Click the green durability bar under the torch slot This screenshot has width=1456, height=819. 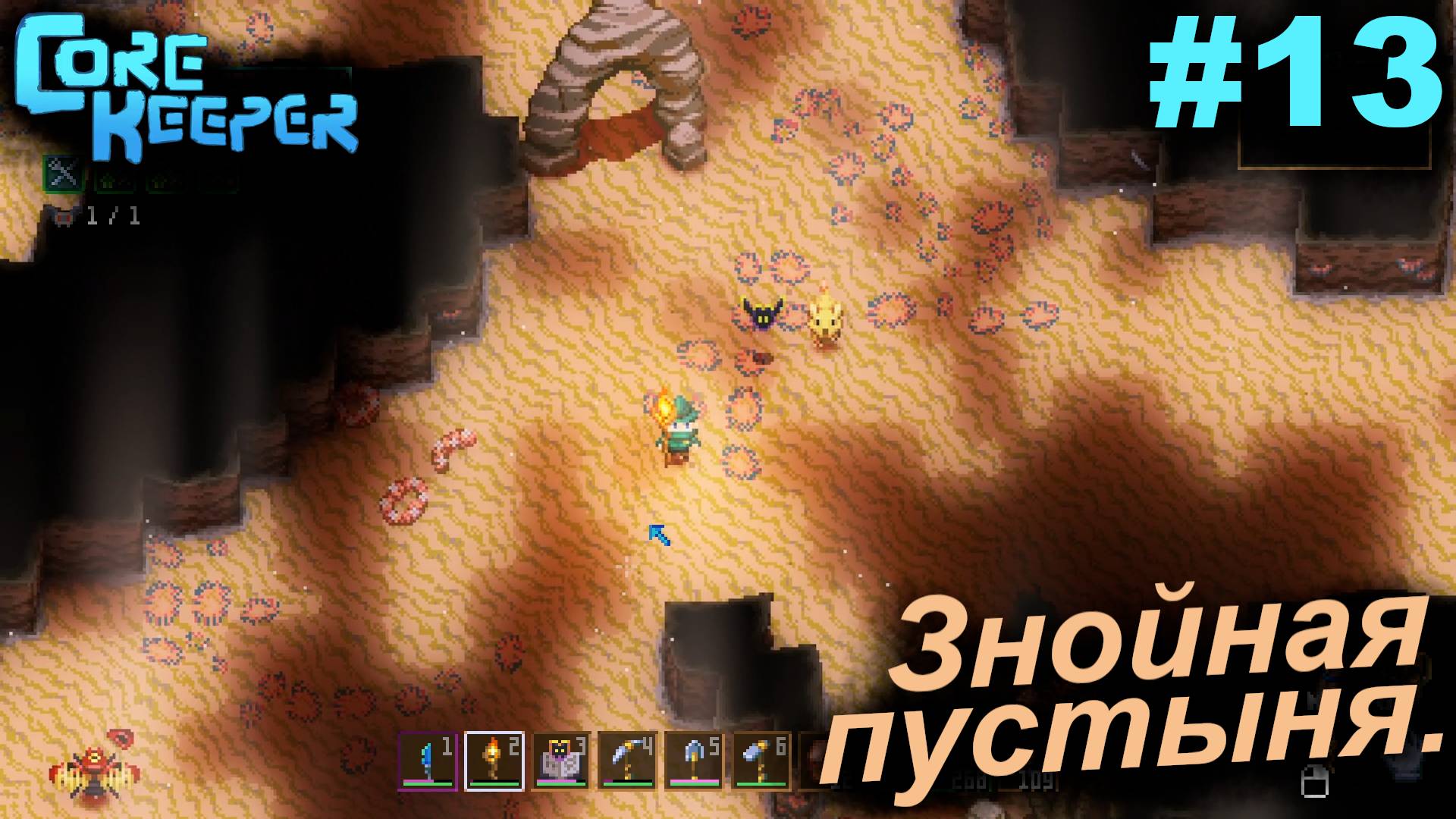coord(493,783)
